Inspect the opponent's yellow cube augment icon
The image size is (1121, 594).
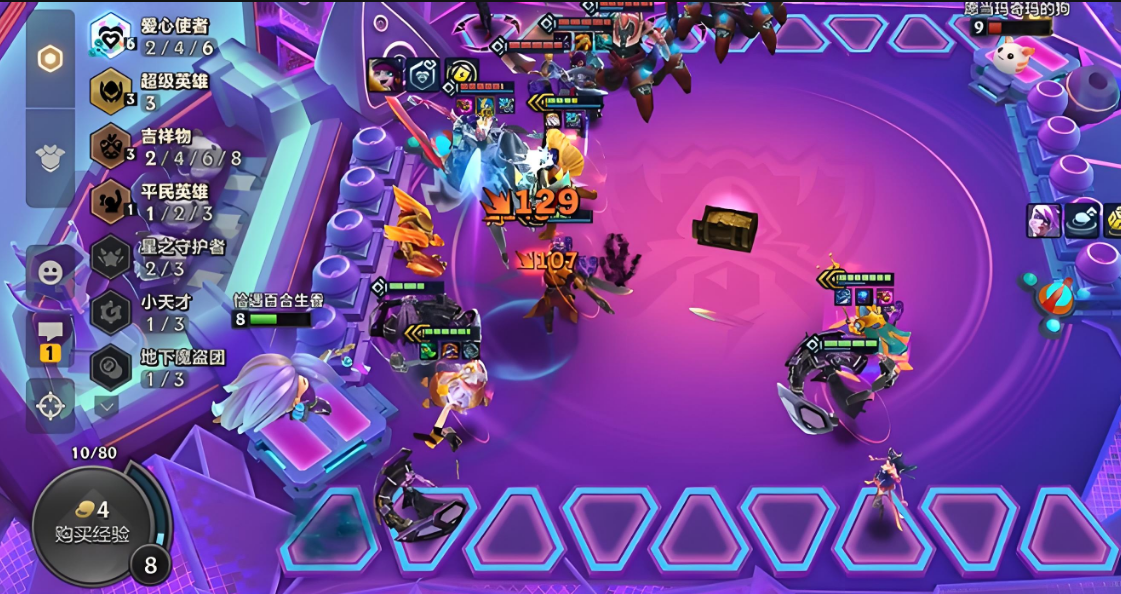pyautogui.click(x=1112, y=221)
